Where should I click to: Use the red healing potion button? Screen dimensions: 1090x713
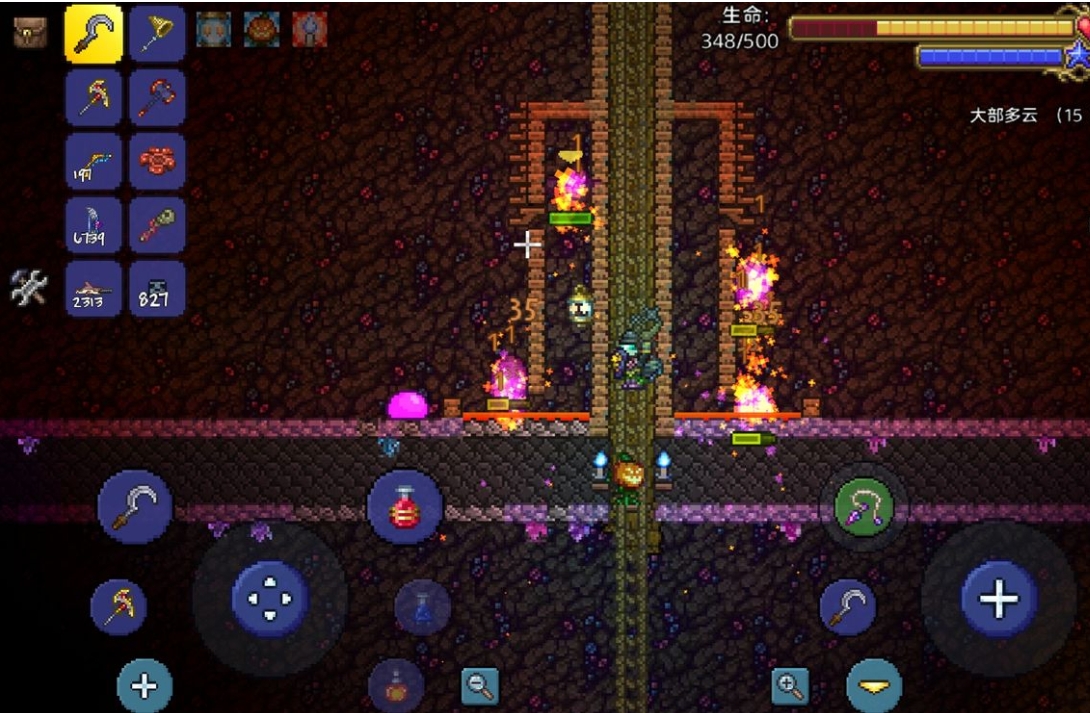point(405,506)
